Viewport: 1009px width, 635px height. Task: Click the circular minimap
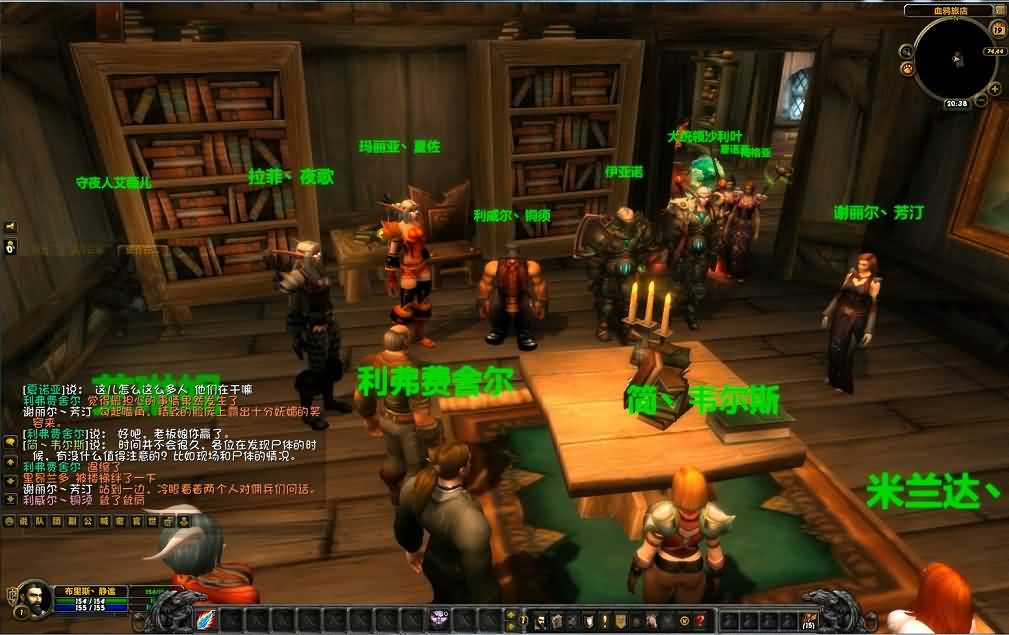[955, 58]
